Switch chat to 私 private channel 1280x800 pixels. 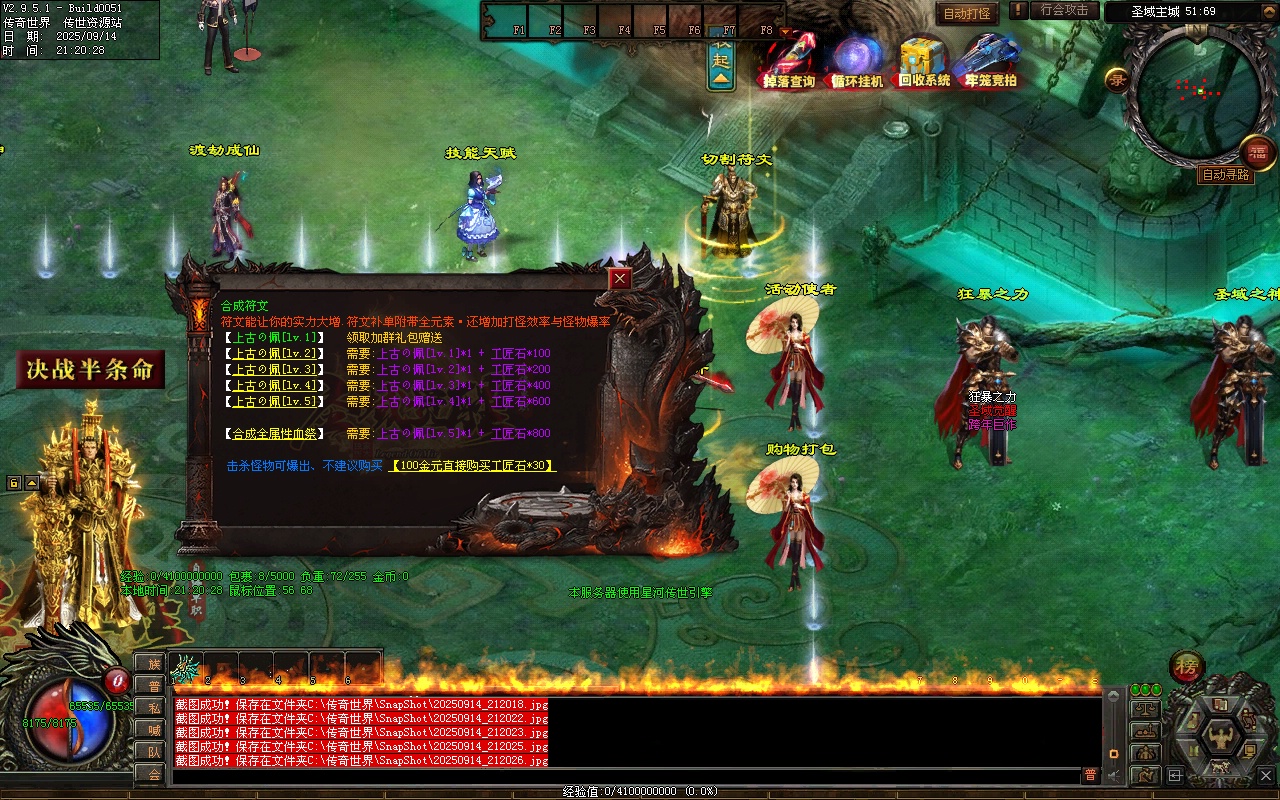click(x=153, y=708)
